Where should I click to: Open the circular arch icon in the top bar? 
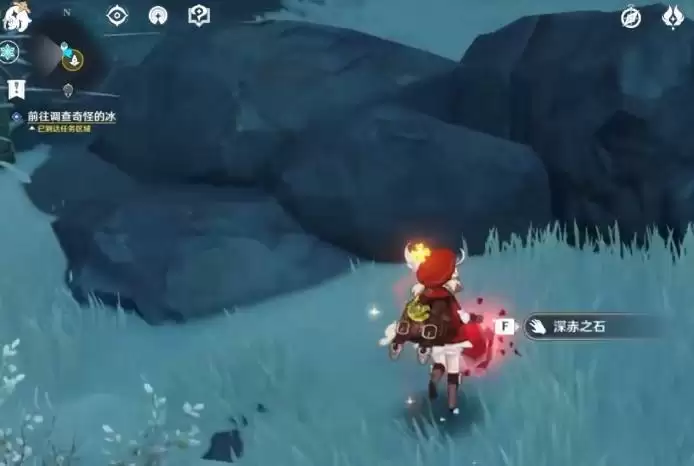coord(158,16)
